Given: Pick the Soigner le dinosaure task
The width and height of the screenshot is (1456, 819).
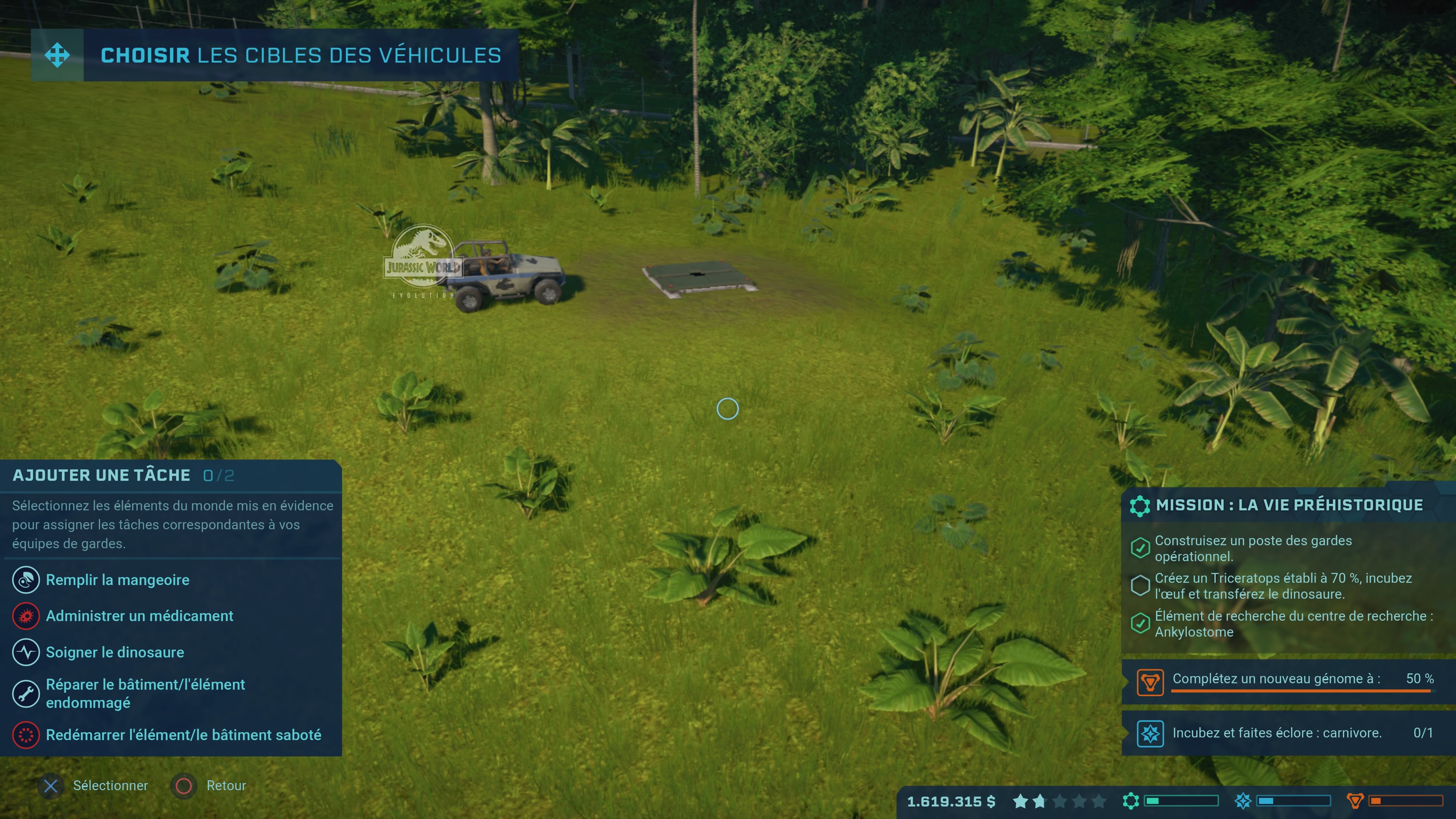Looking at the screenshot, I should [115, 652].
